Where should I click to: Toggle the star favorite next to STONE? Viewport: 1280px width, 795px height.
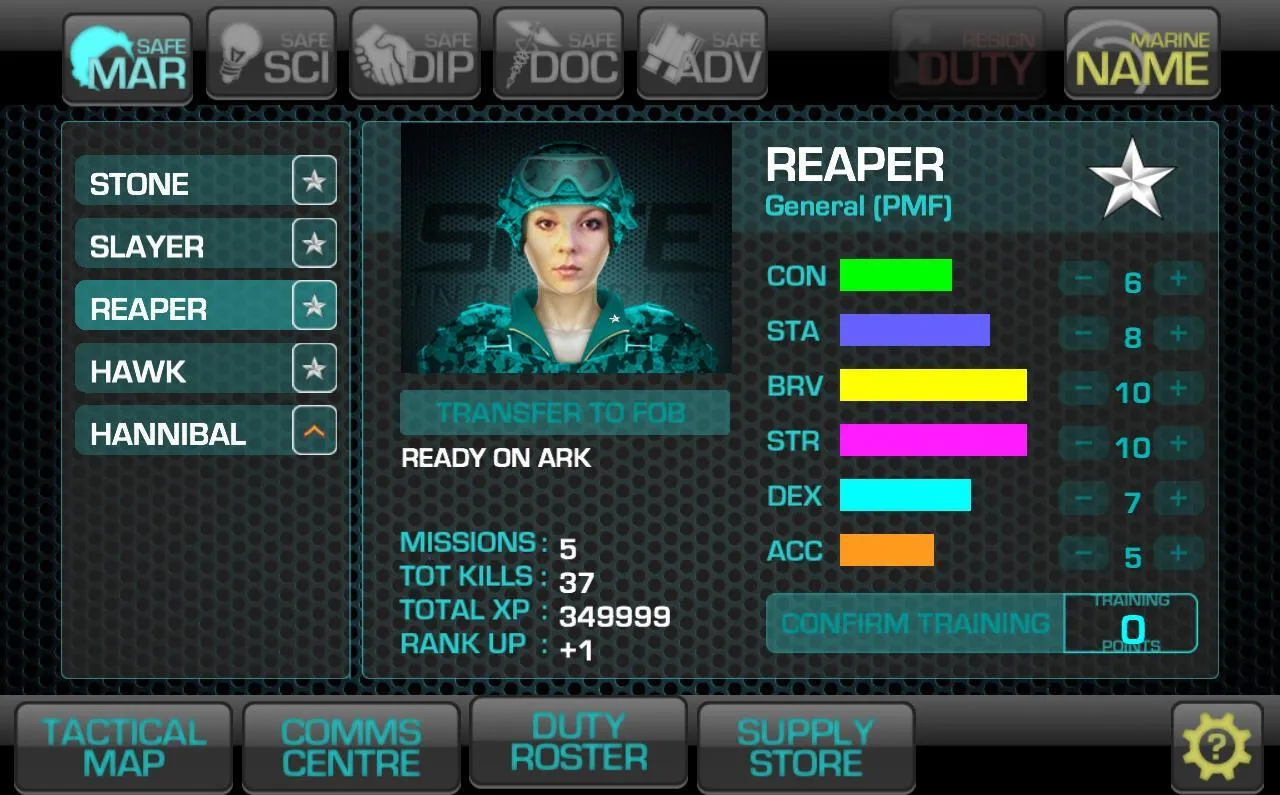pos(314,182)
